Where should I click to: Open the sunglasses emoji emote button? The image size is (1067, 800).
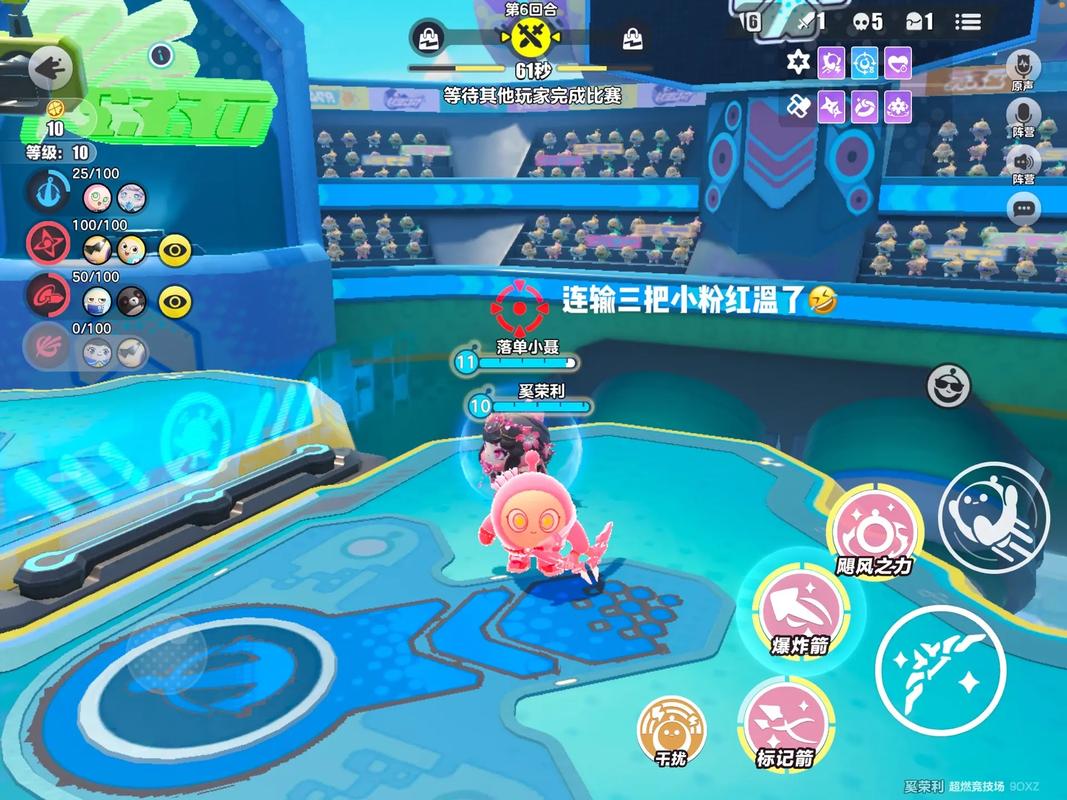[x=947, y=385]
